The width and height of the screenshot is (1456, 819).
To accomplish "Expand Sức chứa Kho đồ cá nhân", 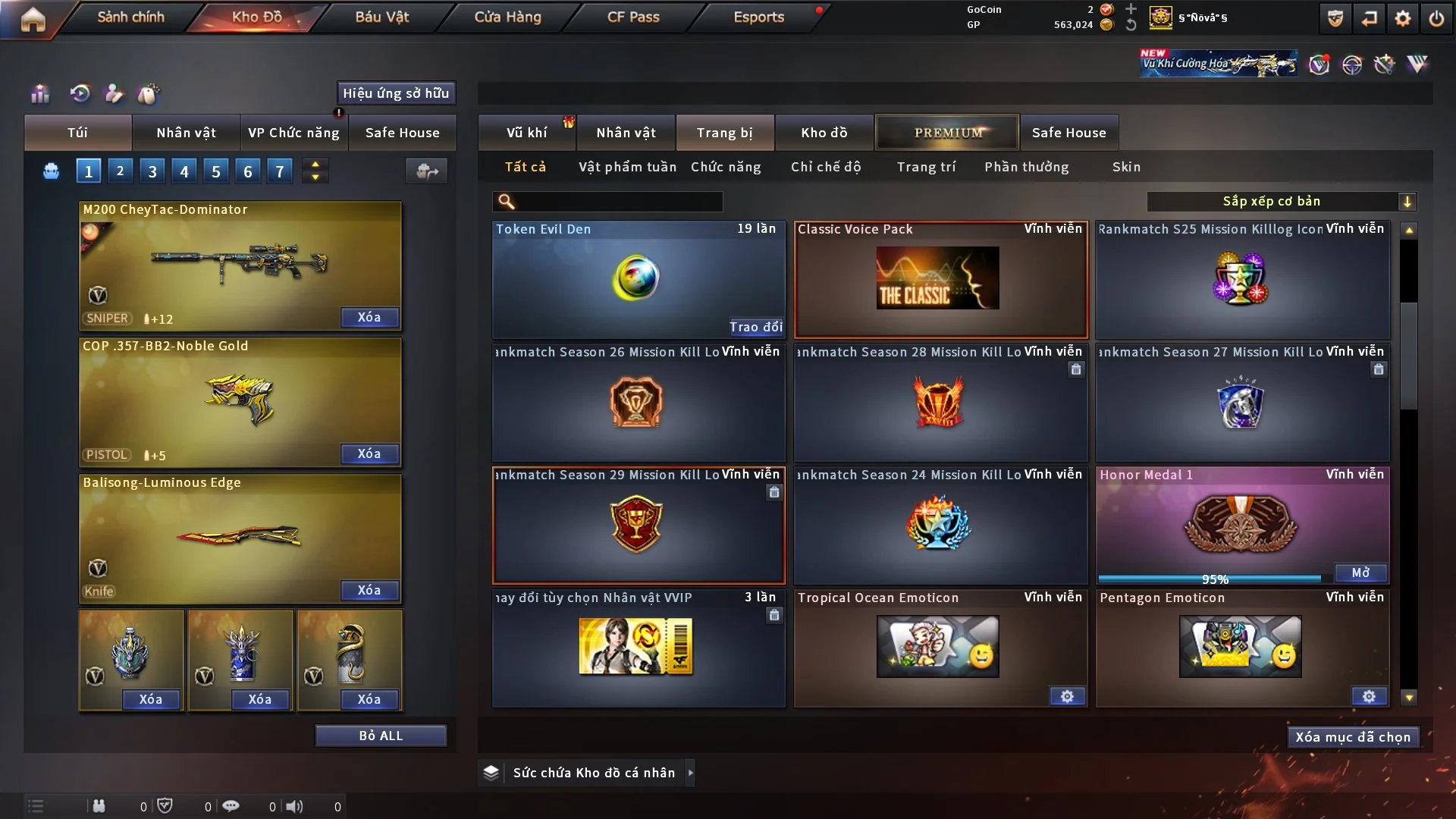I will (x=690, y=773).
